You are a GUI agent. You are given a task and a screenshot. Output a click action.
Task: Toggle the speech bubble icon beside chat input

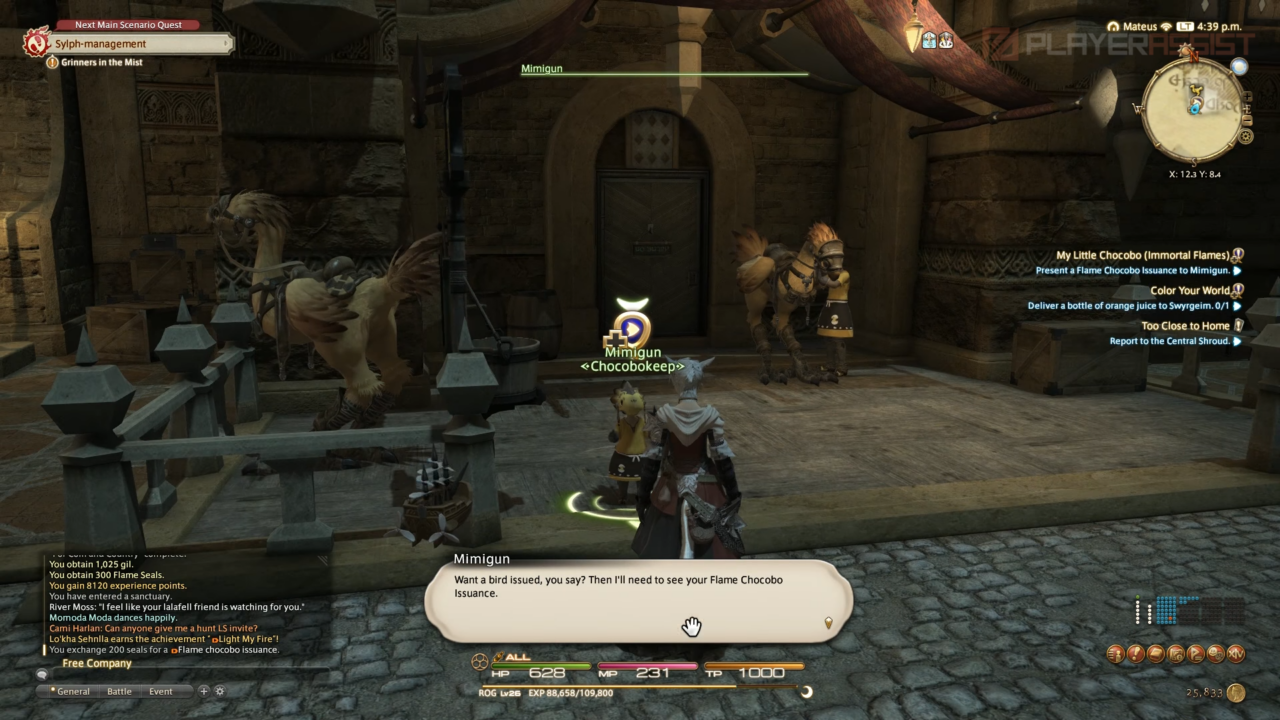[40, 674]
